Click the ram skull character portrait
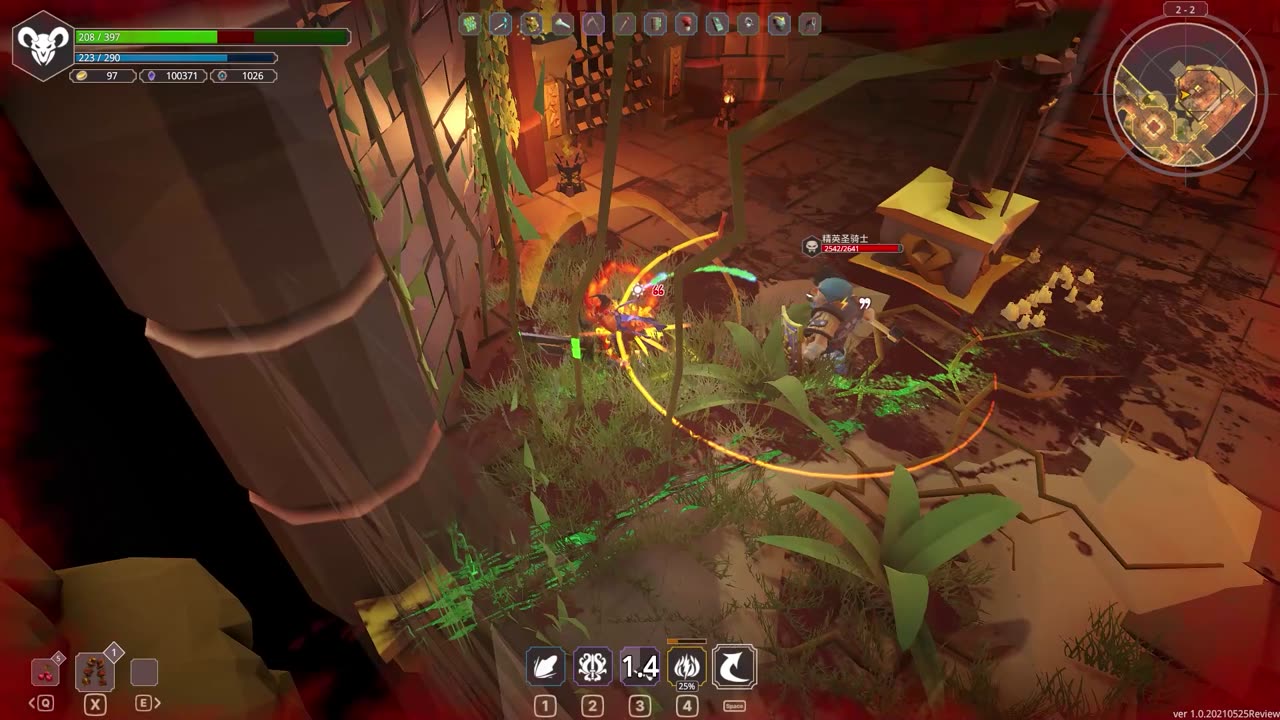The height and width of the screenshot is (720, 1280). point(41,45)
